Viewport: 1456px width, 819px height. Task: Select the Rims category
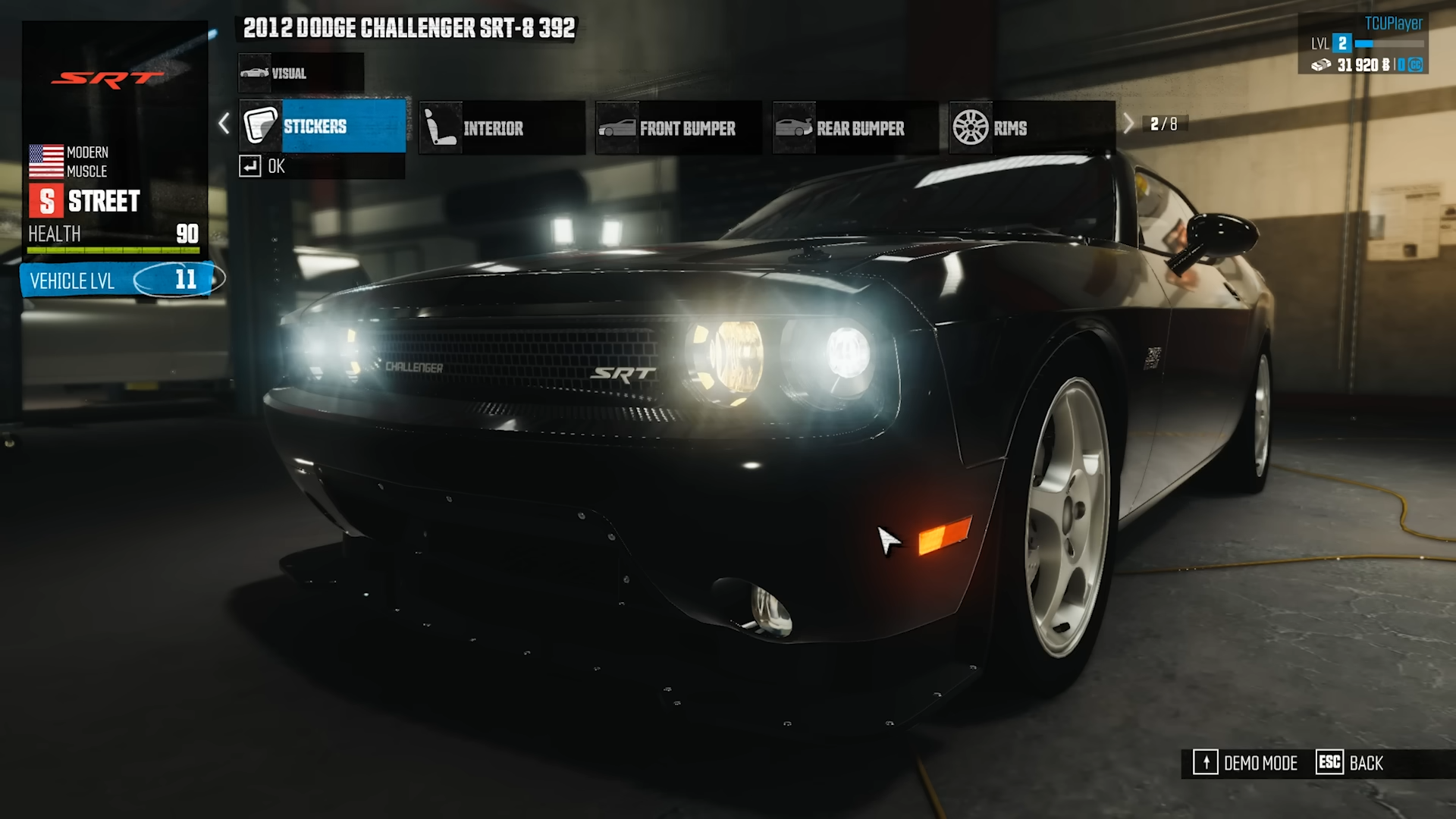(x=1031, y=128)
